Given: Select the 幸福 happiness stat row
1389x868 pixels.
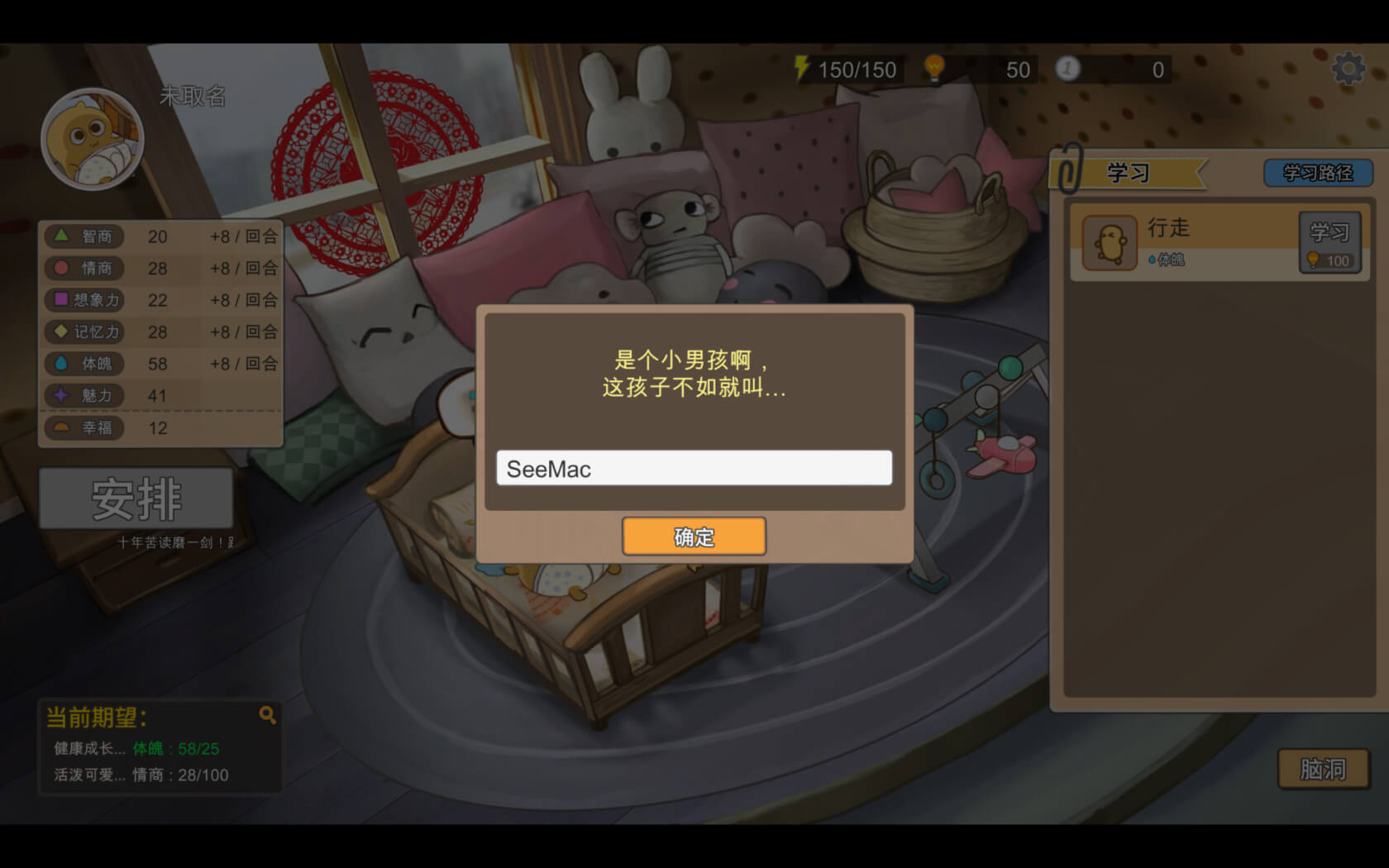Looking at the screenshot, I should tap(161, 428).
